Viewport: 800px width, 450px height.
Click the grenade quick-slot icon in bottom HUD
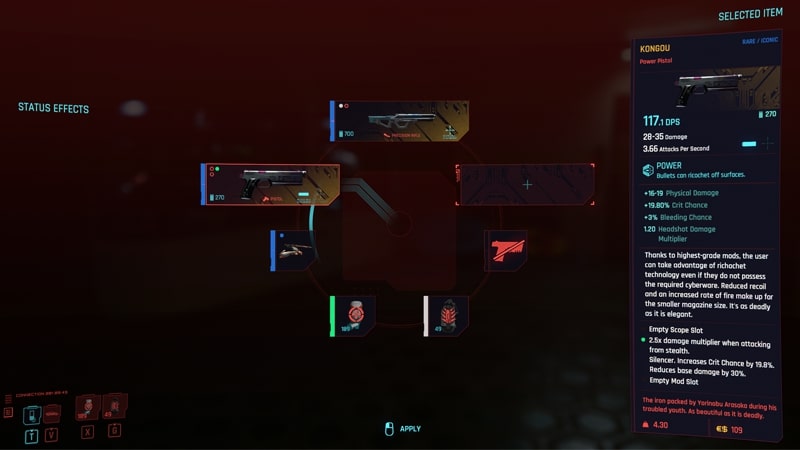pyautogui.click(x=114, y=405)
